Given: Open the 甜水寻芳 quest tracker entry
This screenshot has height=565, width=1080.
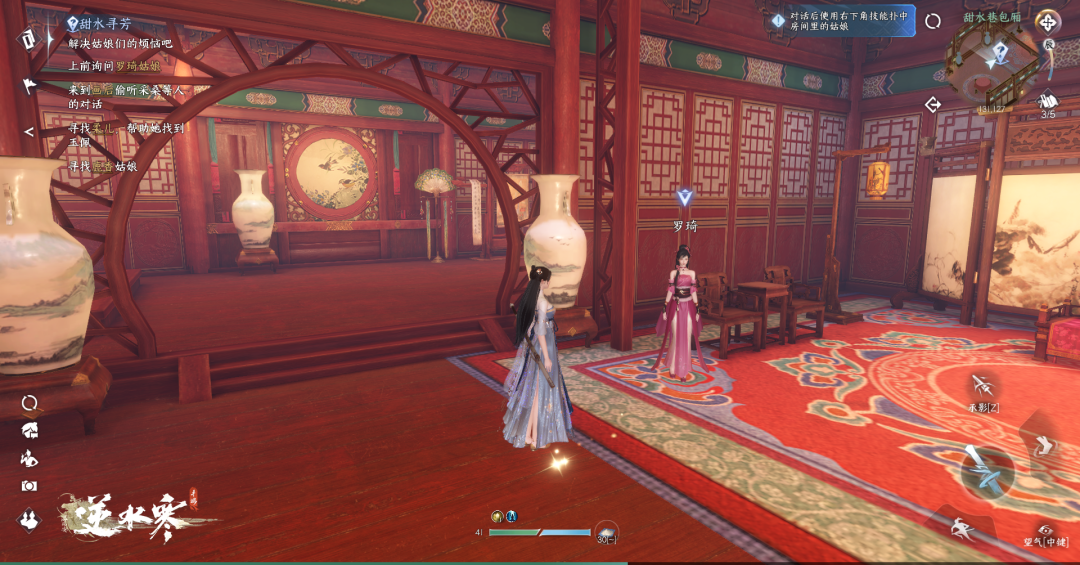Looking at the screenshot, I should (x=102, y=23).
